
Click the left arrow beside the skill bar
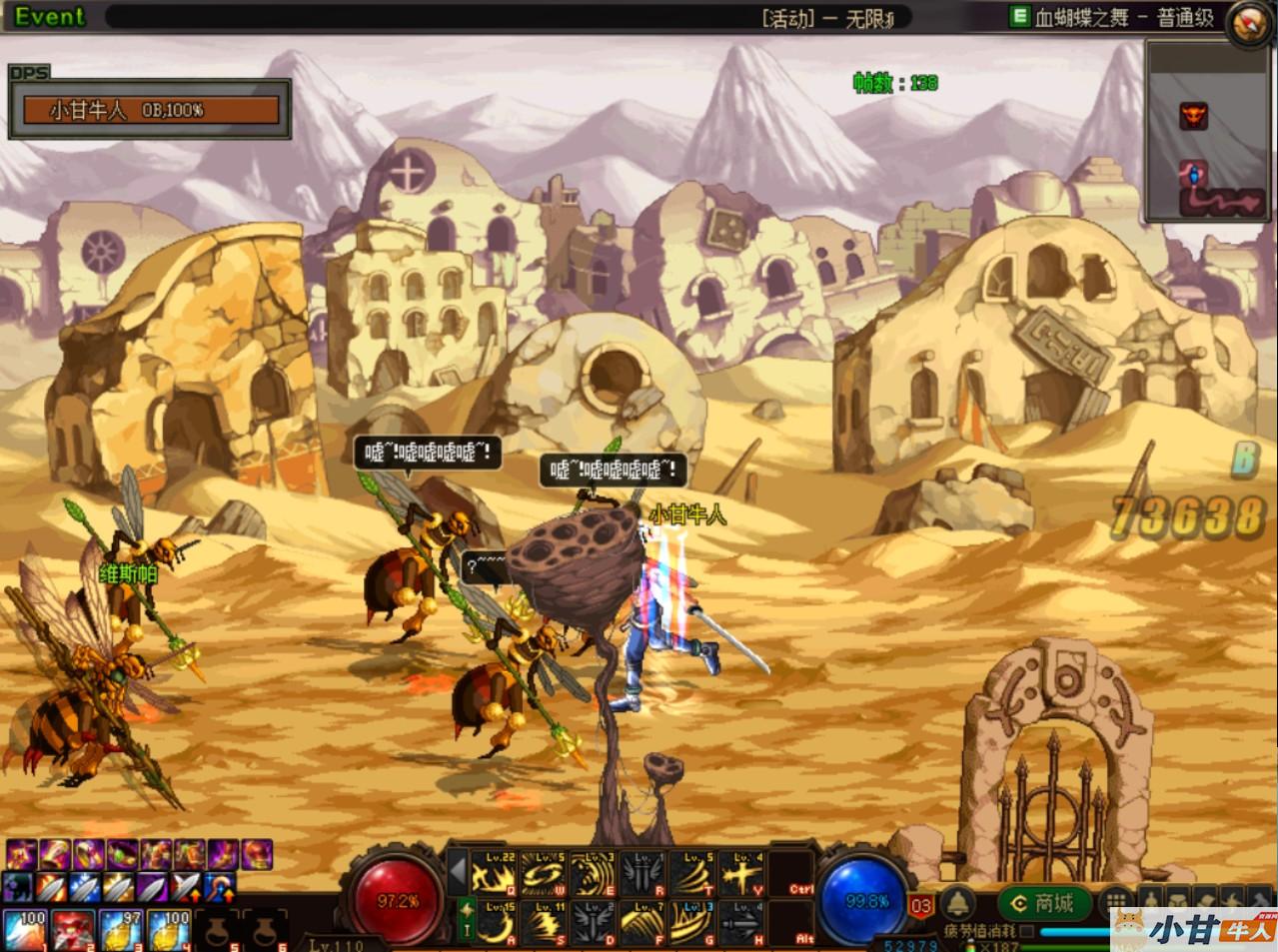point(458,873)
